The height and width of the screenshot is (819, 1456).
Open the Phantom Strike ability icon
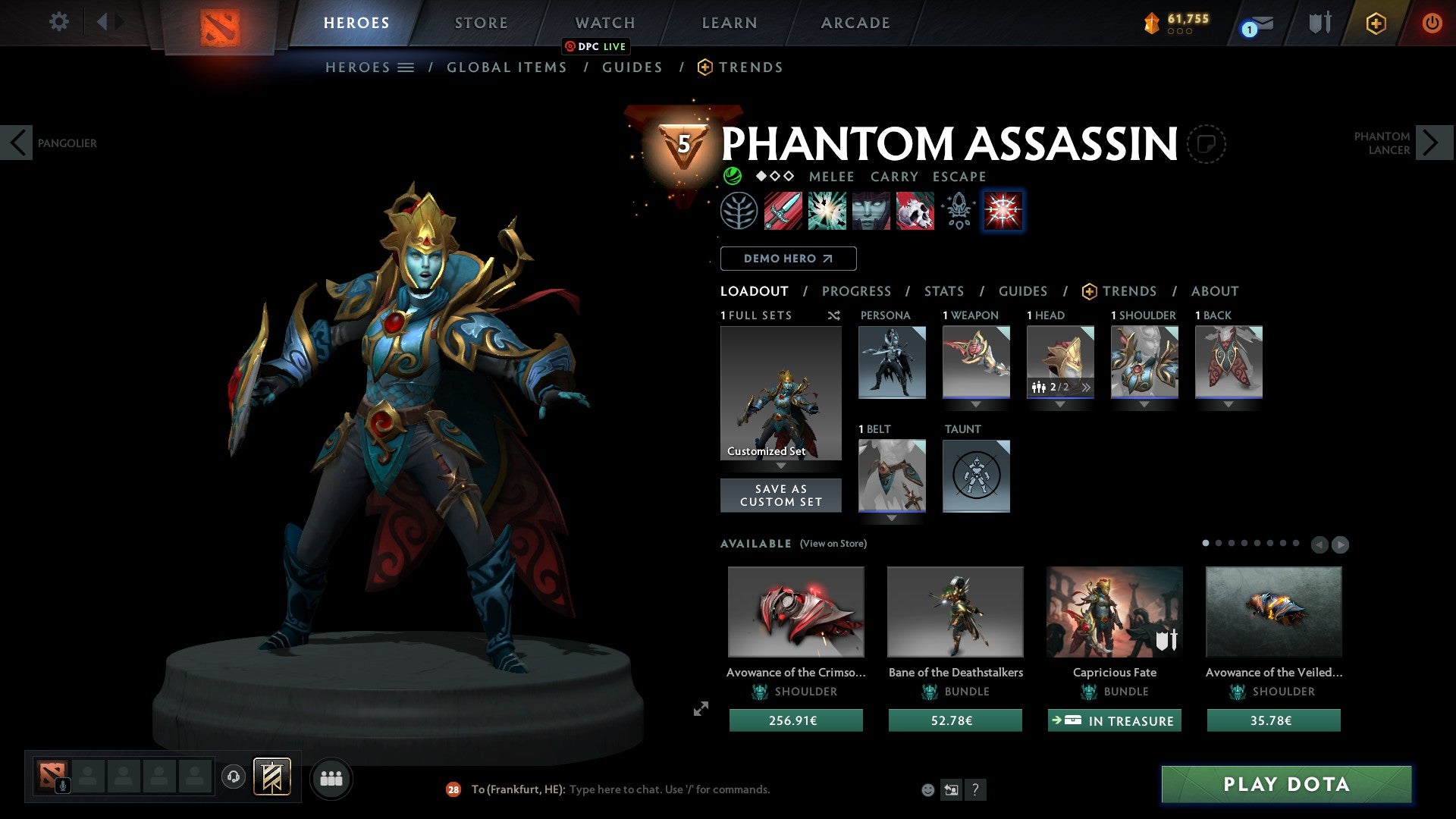(826, 211)
